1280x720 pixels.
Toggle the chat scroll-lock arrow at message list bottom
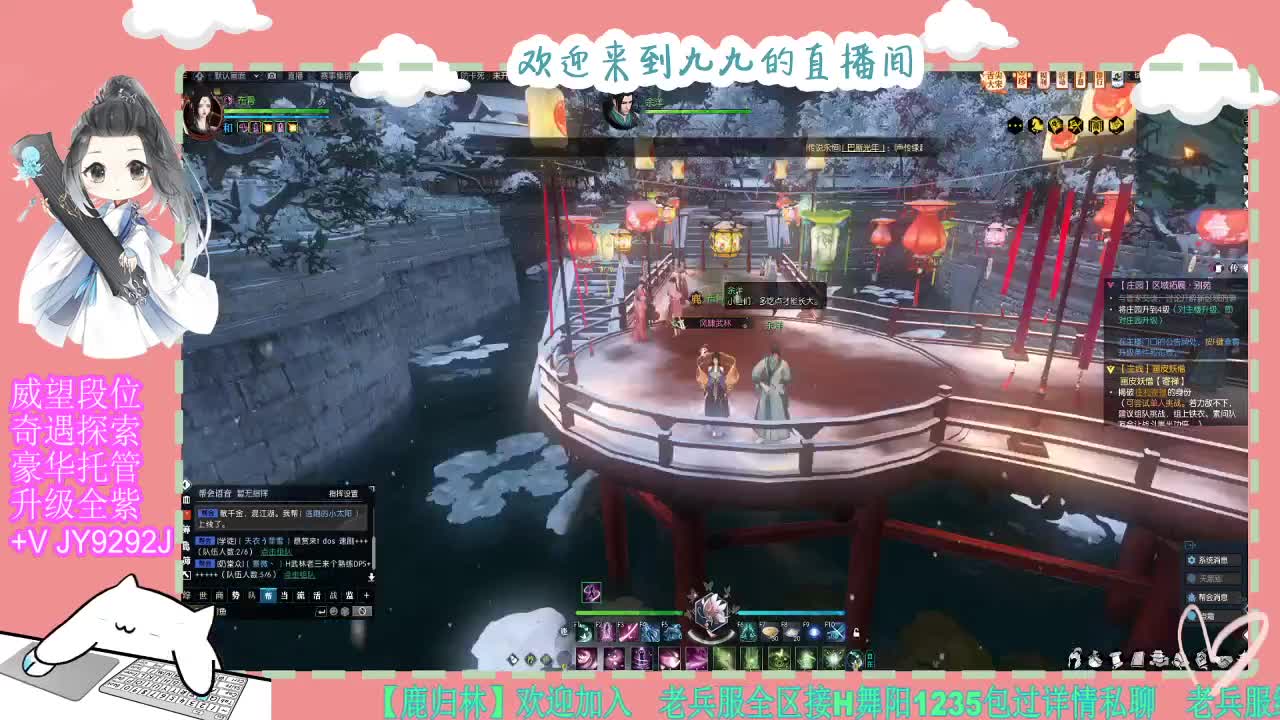tap(370, 577)
